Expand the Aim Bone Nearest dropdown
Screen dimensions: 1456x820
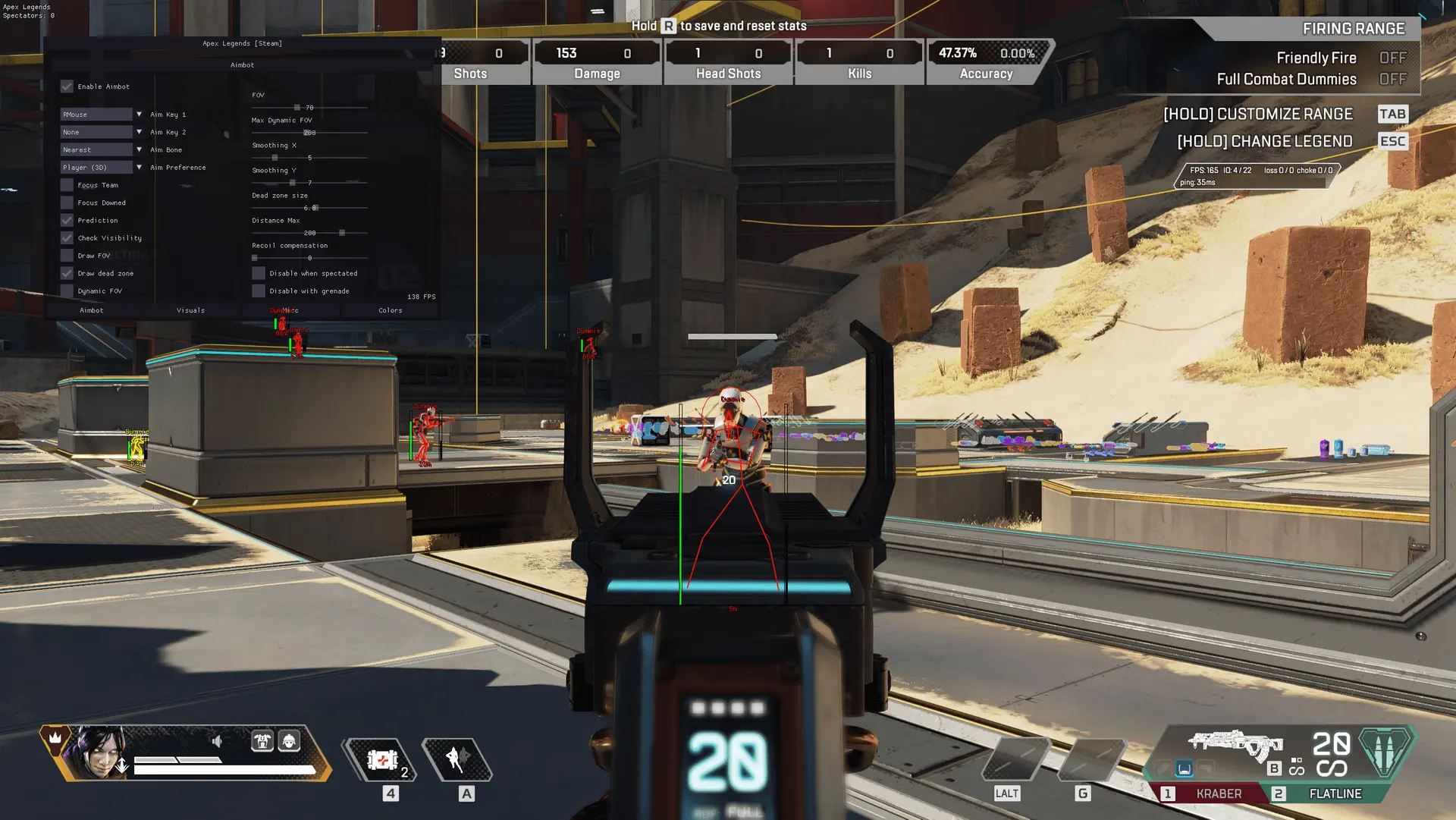(96, 149)
